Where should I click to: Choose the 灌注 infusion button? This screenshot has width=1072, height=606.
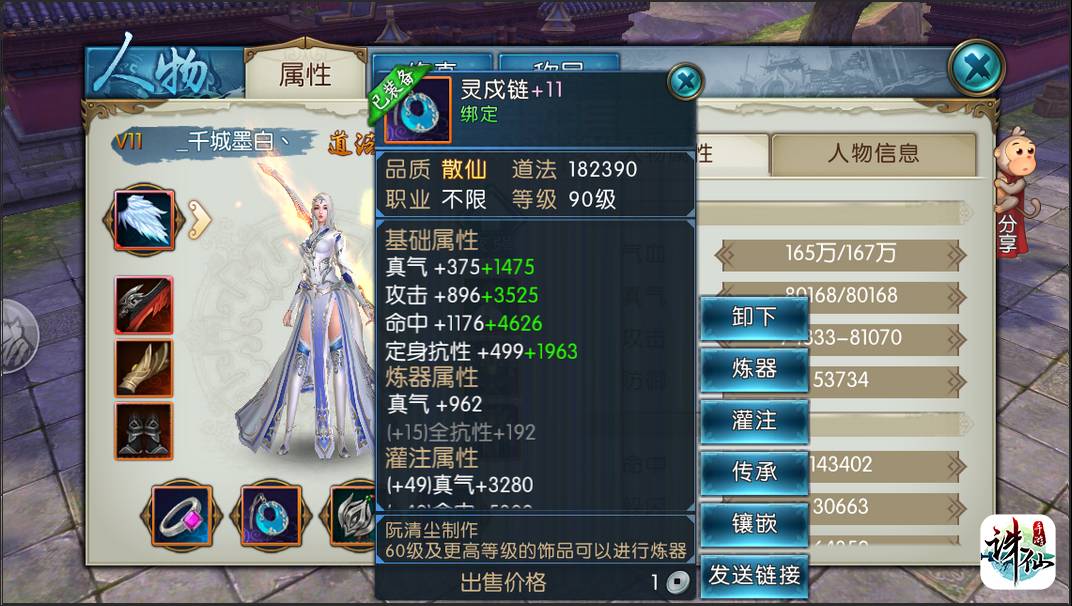click(754, 420)
